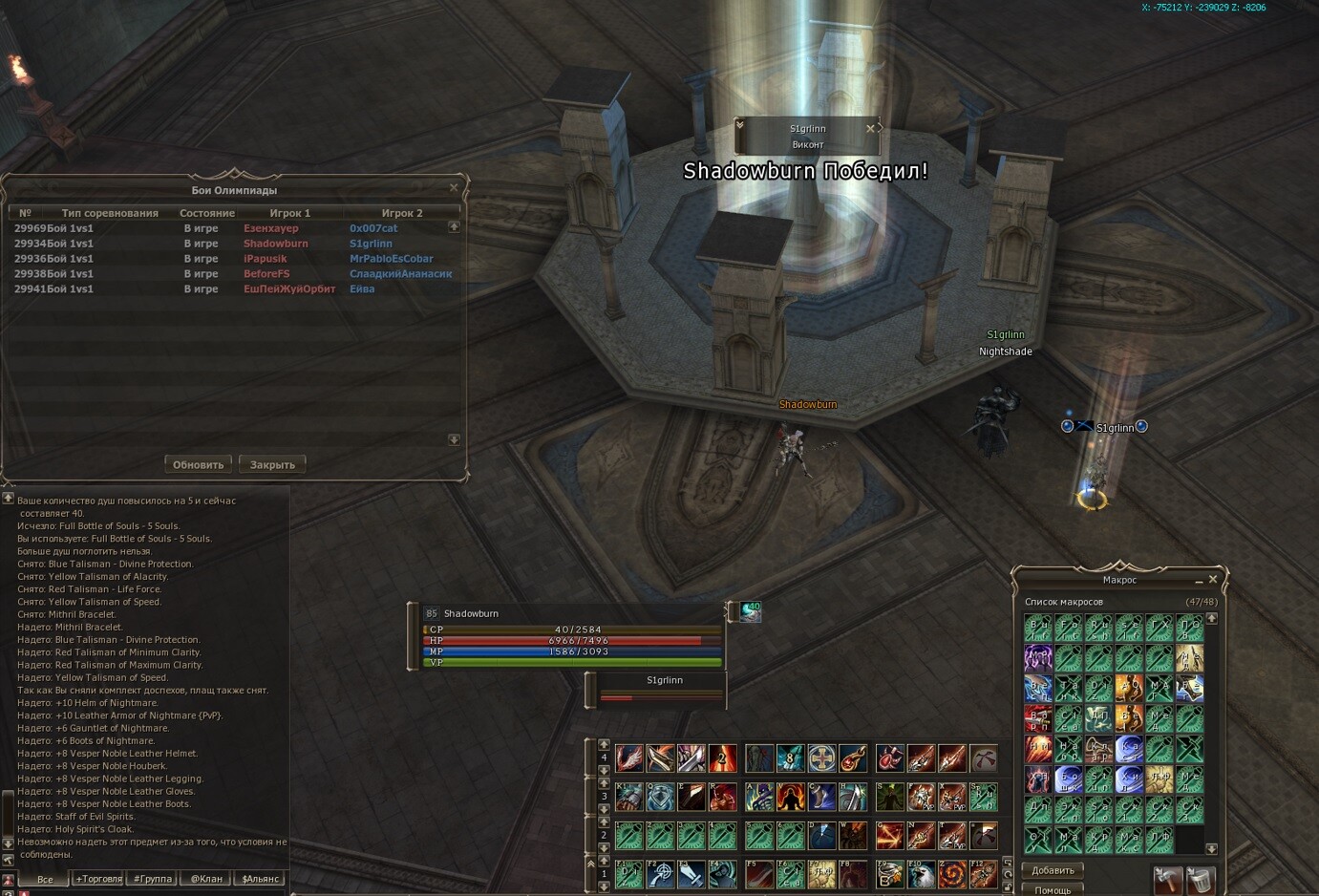The image size is (1319, 896).
Task: Select the Езенхауер vs 0x007cat match row
Action: click(x=229, y=228)
